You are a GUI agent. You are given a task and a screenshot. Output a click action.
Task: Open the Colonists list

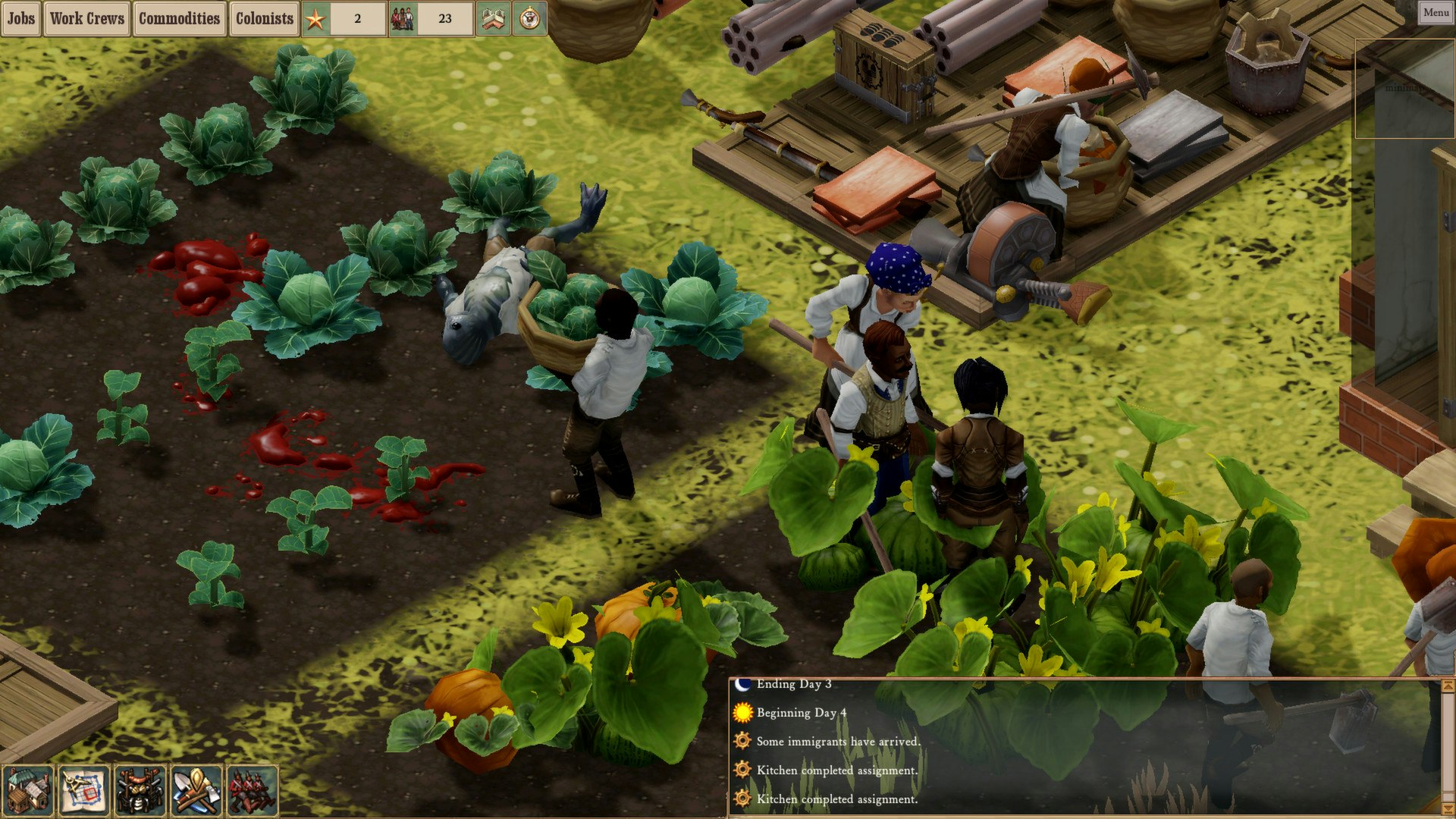pos(264,20)
